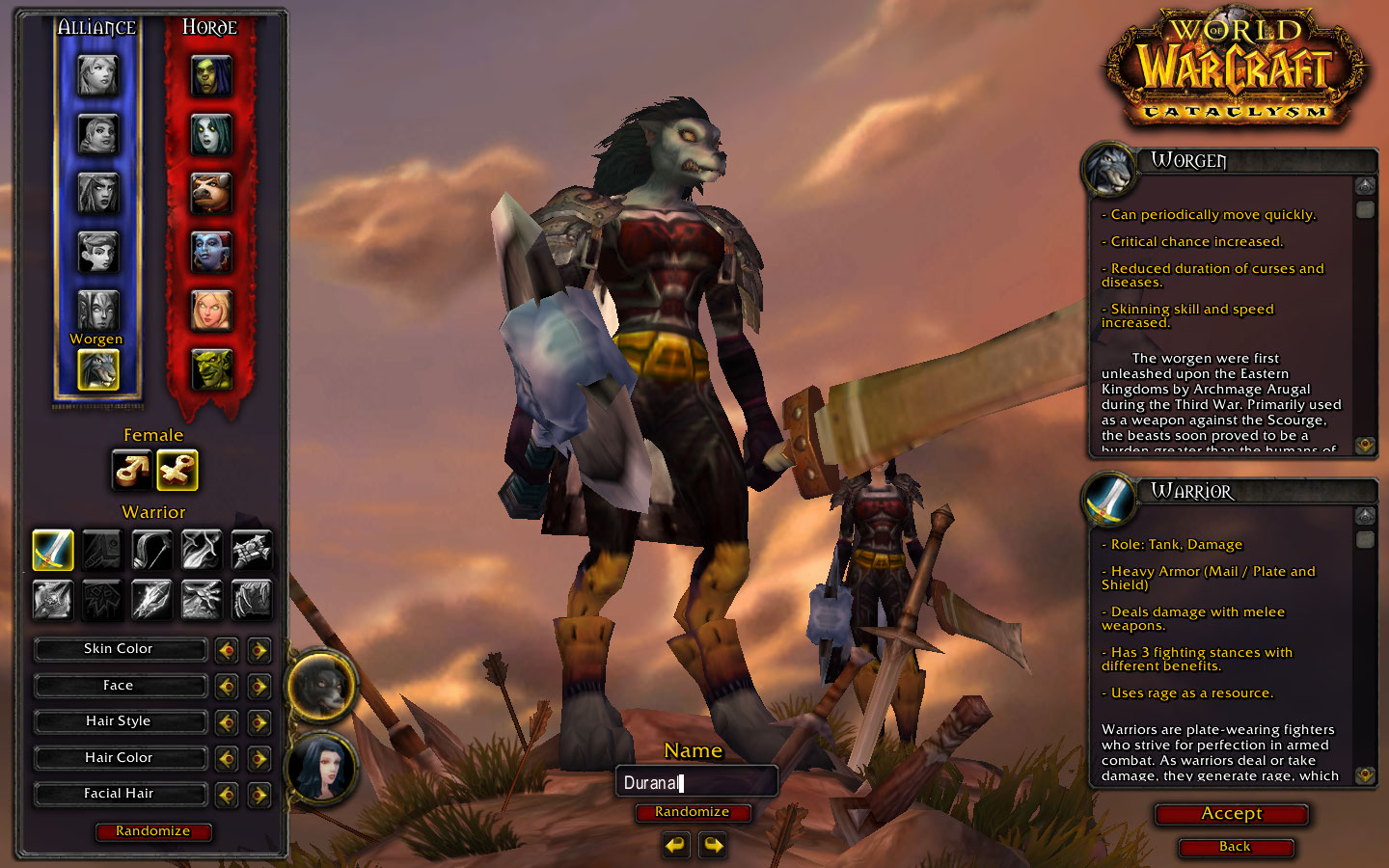This screenshot has width=1389, height=868.
Task: Go Back to the previous screen
Action: tap(1235, 847)
